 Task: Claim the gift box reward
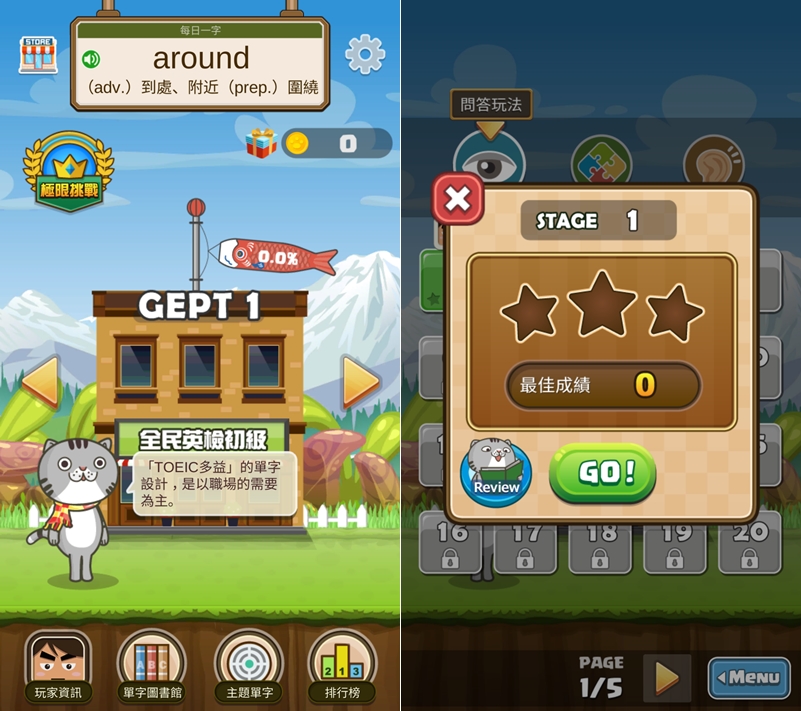pyautogui.click(x=262, y=144)
